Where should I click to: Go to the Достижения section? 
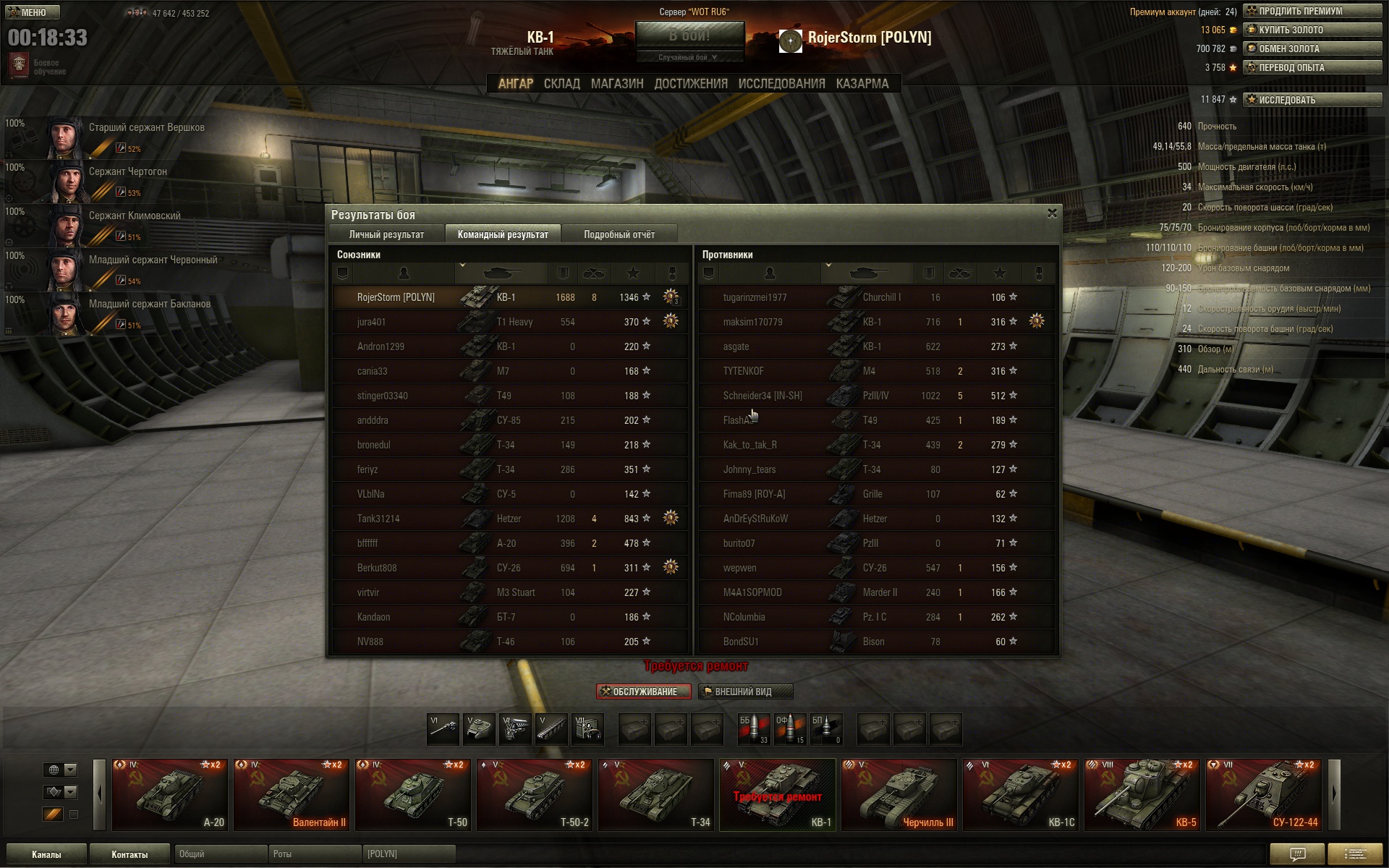click(690, 84)
